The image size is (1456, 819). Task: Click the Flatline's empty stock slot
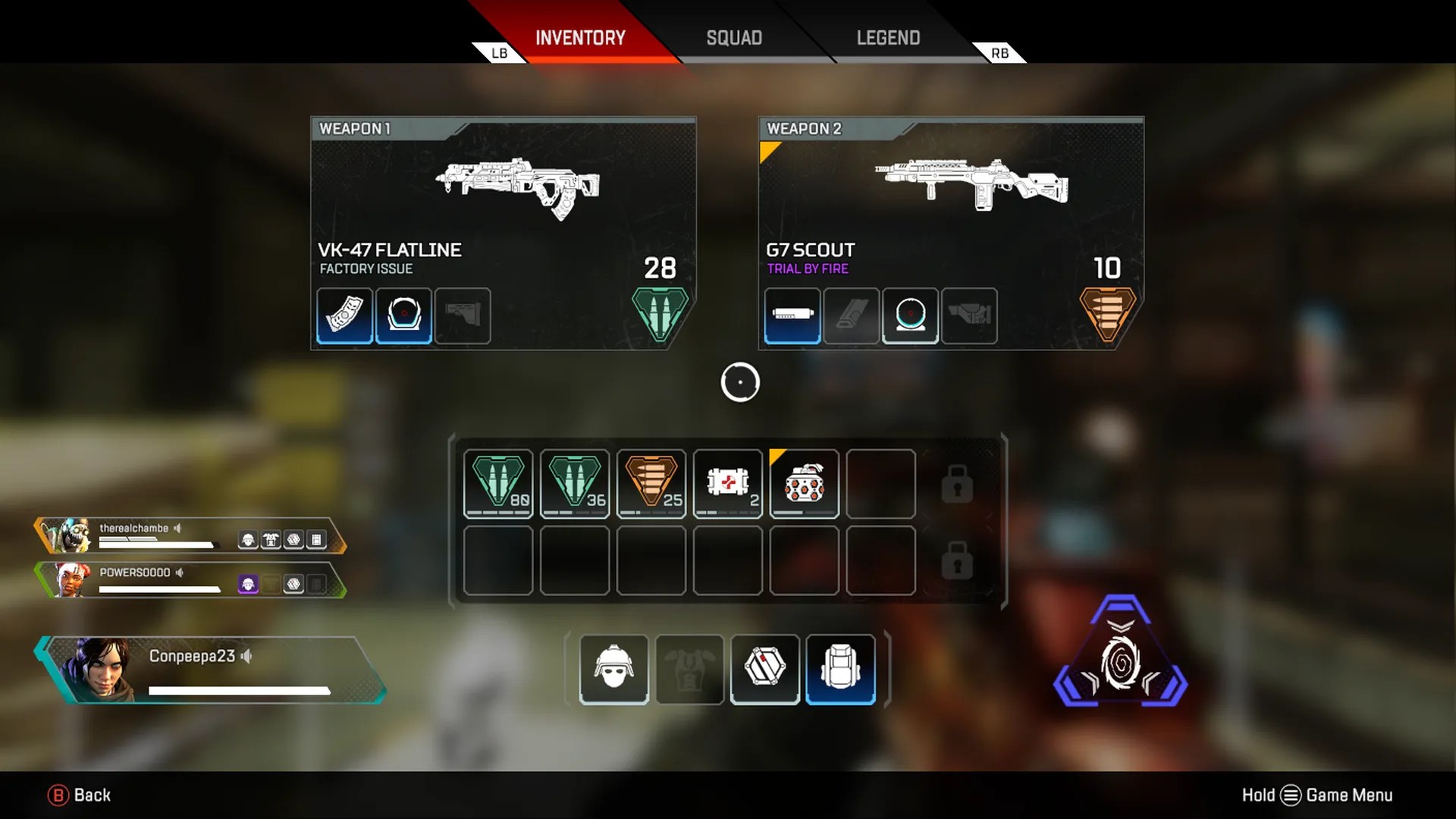(463, 316)
